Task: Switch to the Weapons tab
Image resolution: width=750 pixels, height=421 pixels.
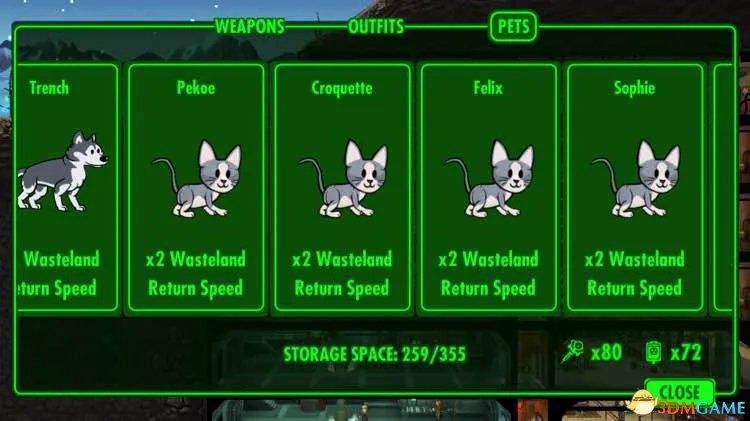Action: point(250,27)
